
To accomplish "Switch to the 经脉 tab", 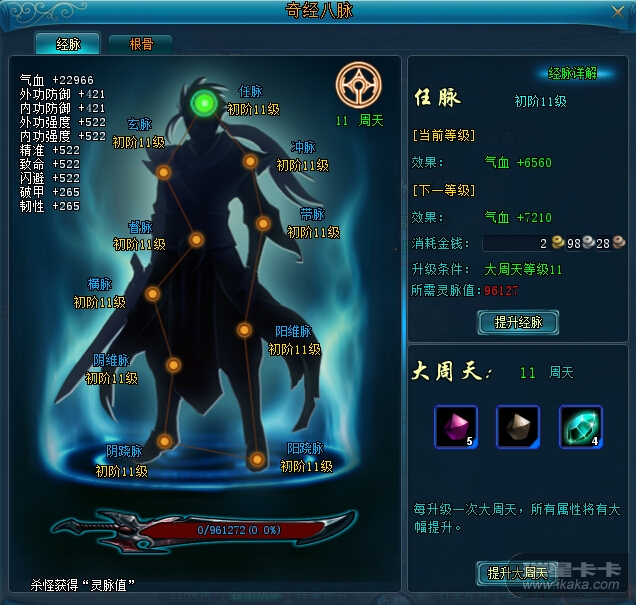I will click(68, 44).
